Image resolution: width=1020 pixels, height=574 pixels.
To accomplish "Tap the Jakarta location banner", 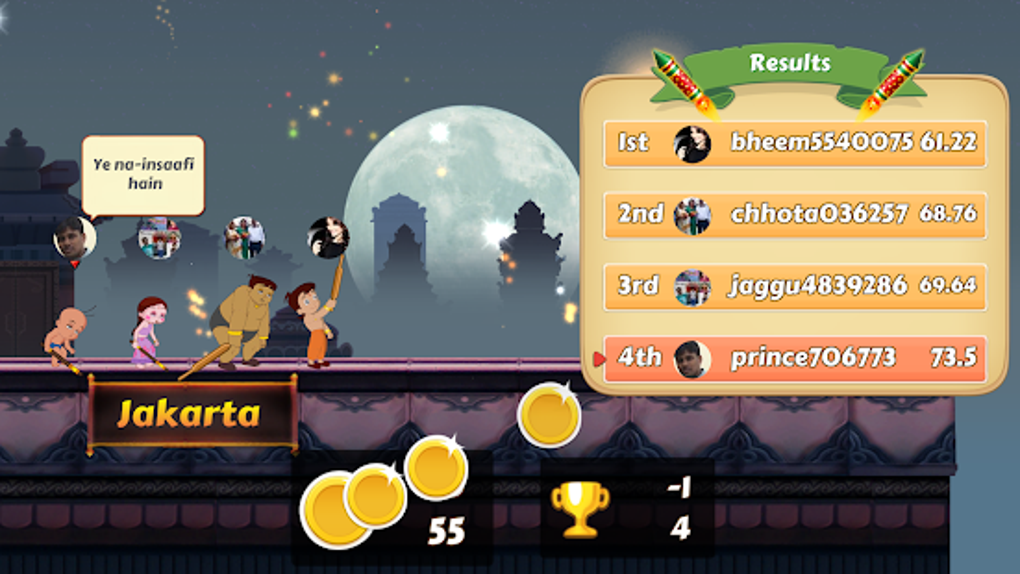I will tap(192, 413).
